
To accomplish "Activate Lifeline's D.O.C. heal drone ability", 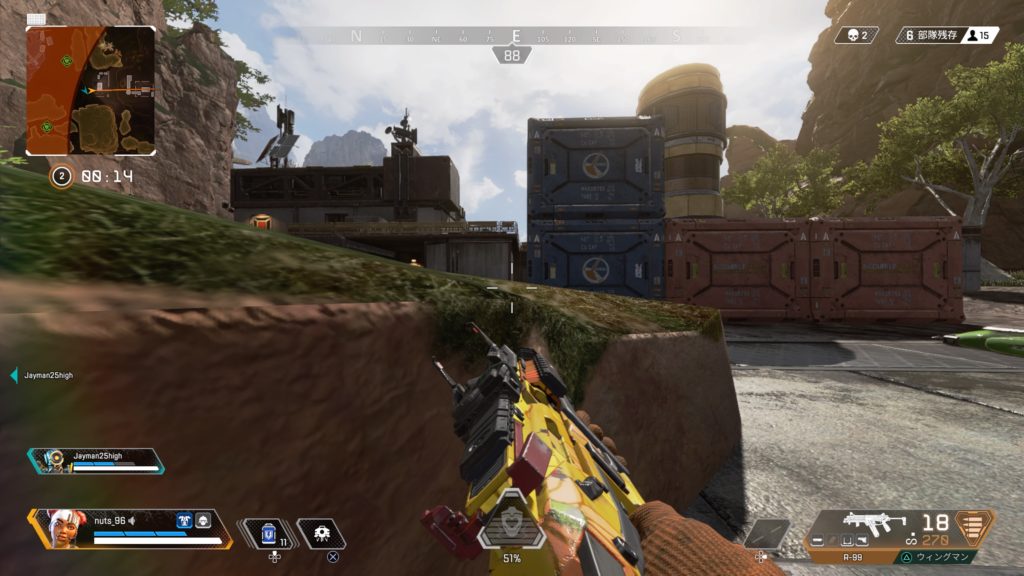I will tap(323, 534).
